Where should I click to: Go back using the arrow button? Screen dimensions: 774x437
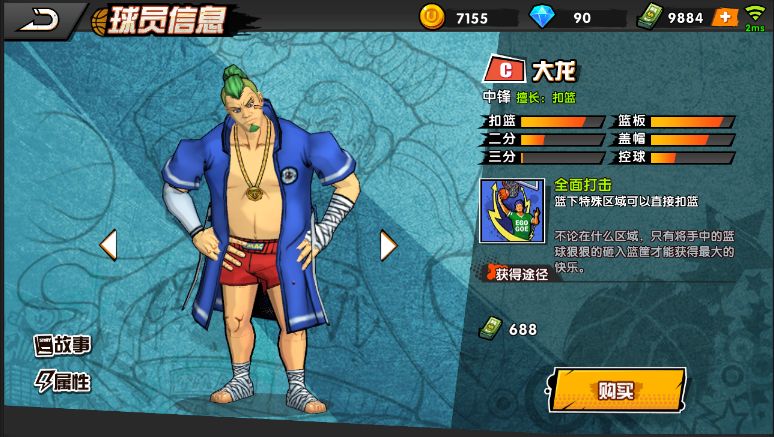click(40, 18)
